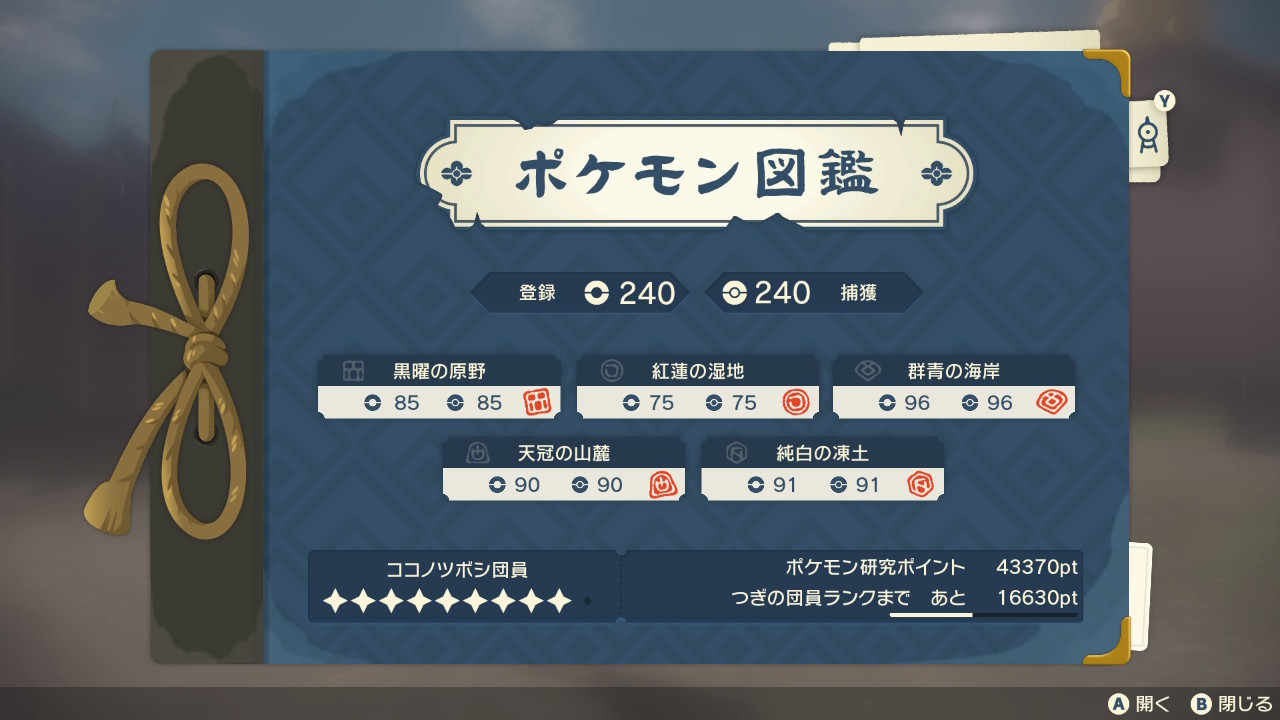Select the 群青の海岸 region emblem icon
1280x720 pixels.
(x=867, y=369)
